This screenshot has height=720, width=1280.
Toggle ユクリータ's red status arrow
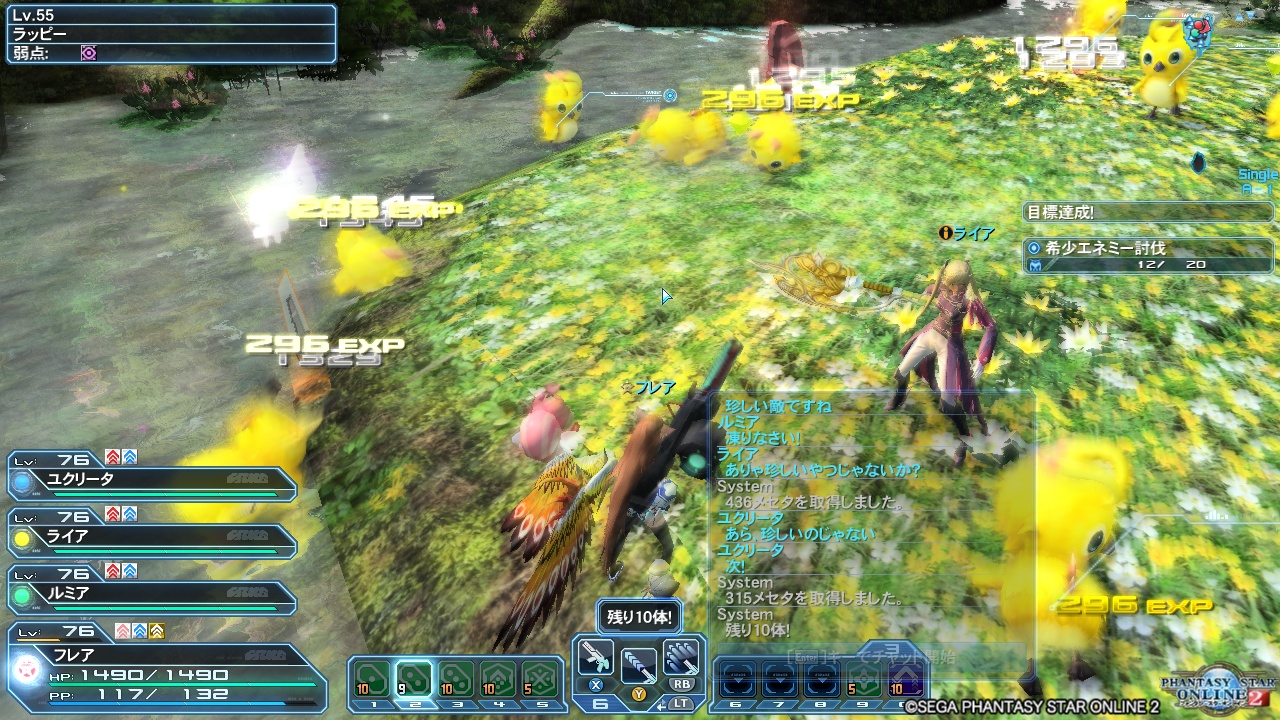click(x=113, y=458)
